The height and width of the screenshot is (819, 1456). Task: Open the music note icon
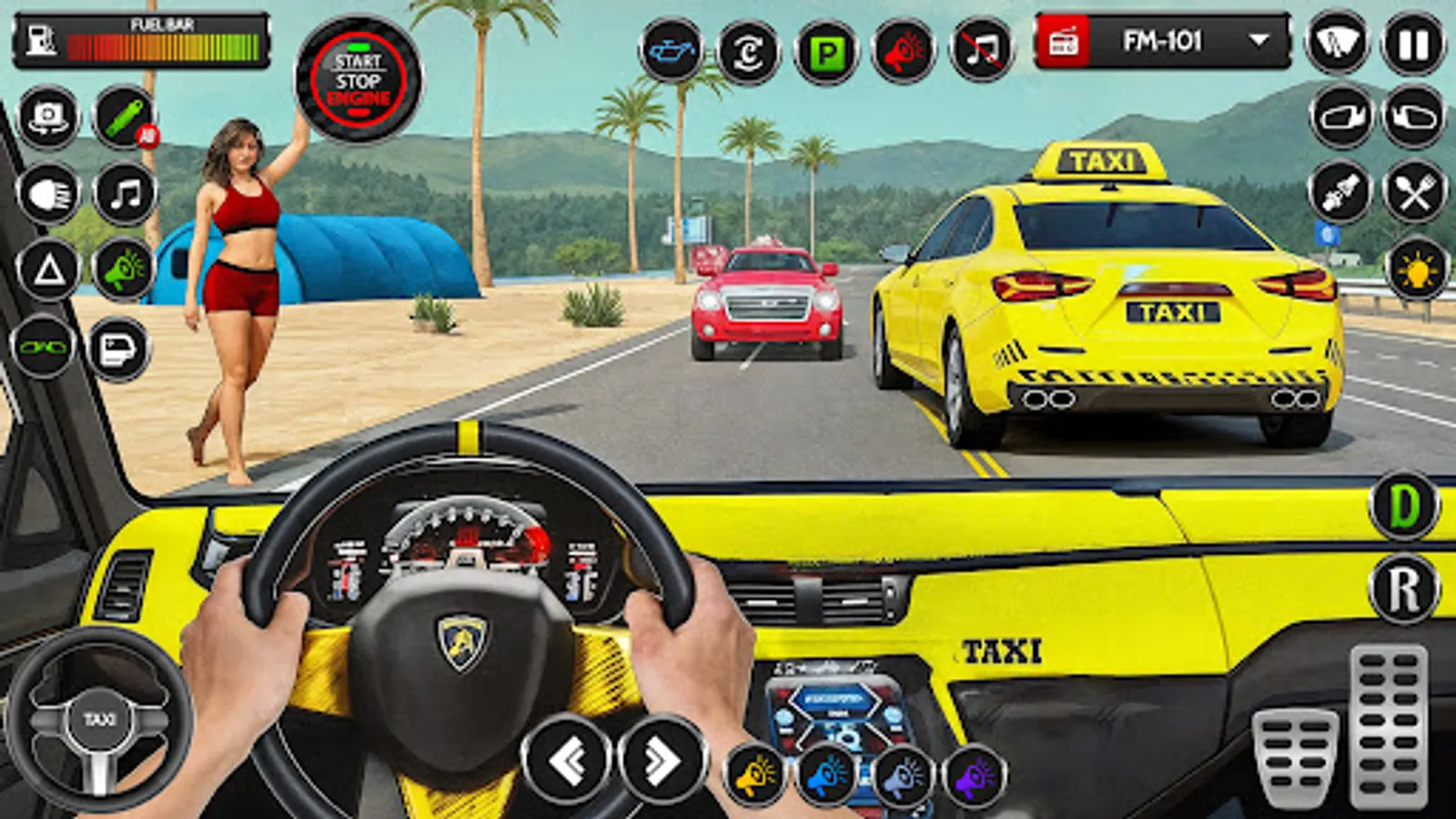pyautogui.click(x=123, y=193)
